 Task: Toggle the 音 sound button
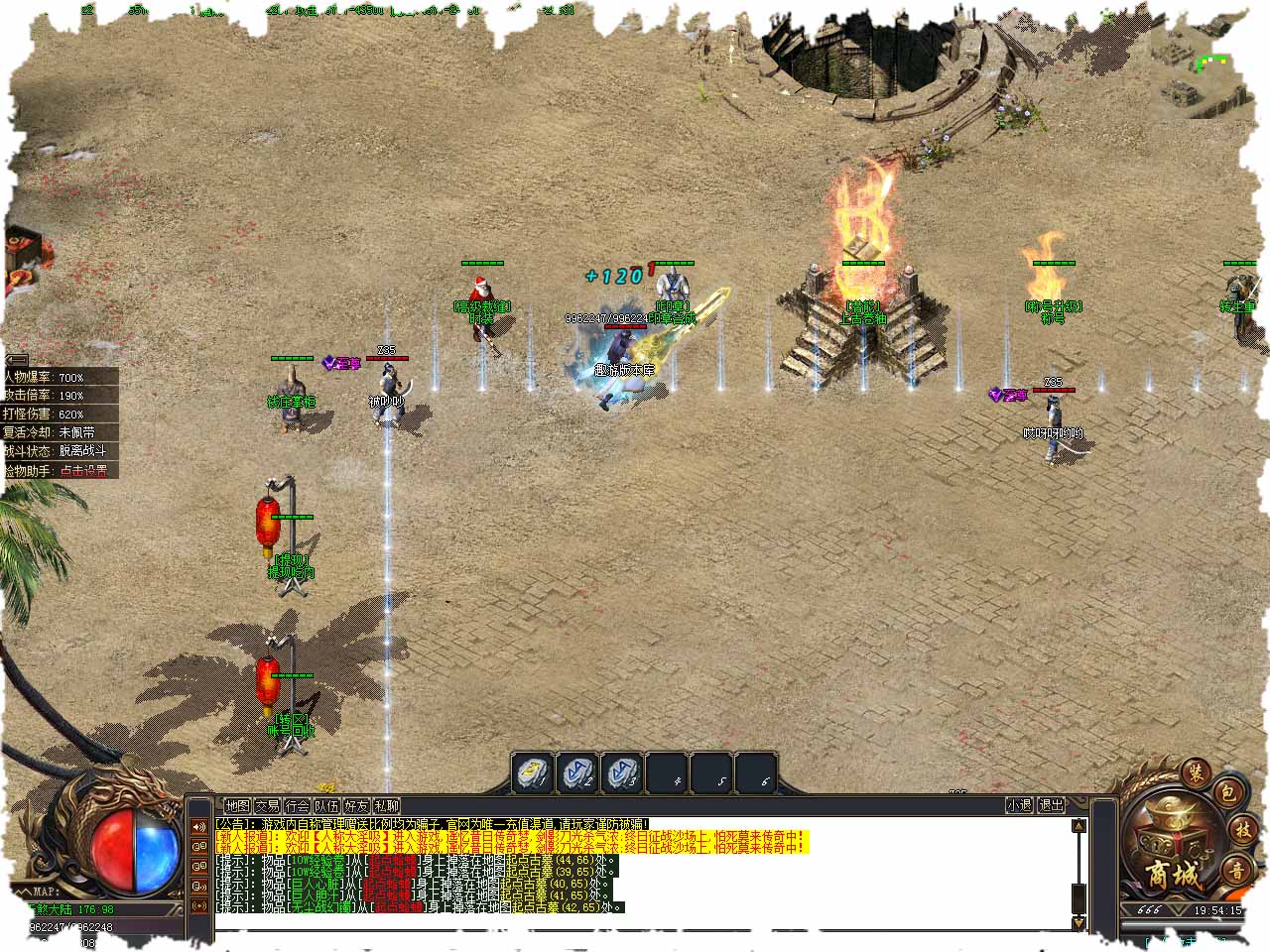coord(1237,872)
